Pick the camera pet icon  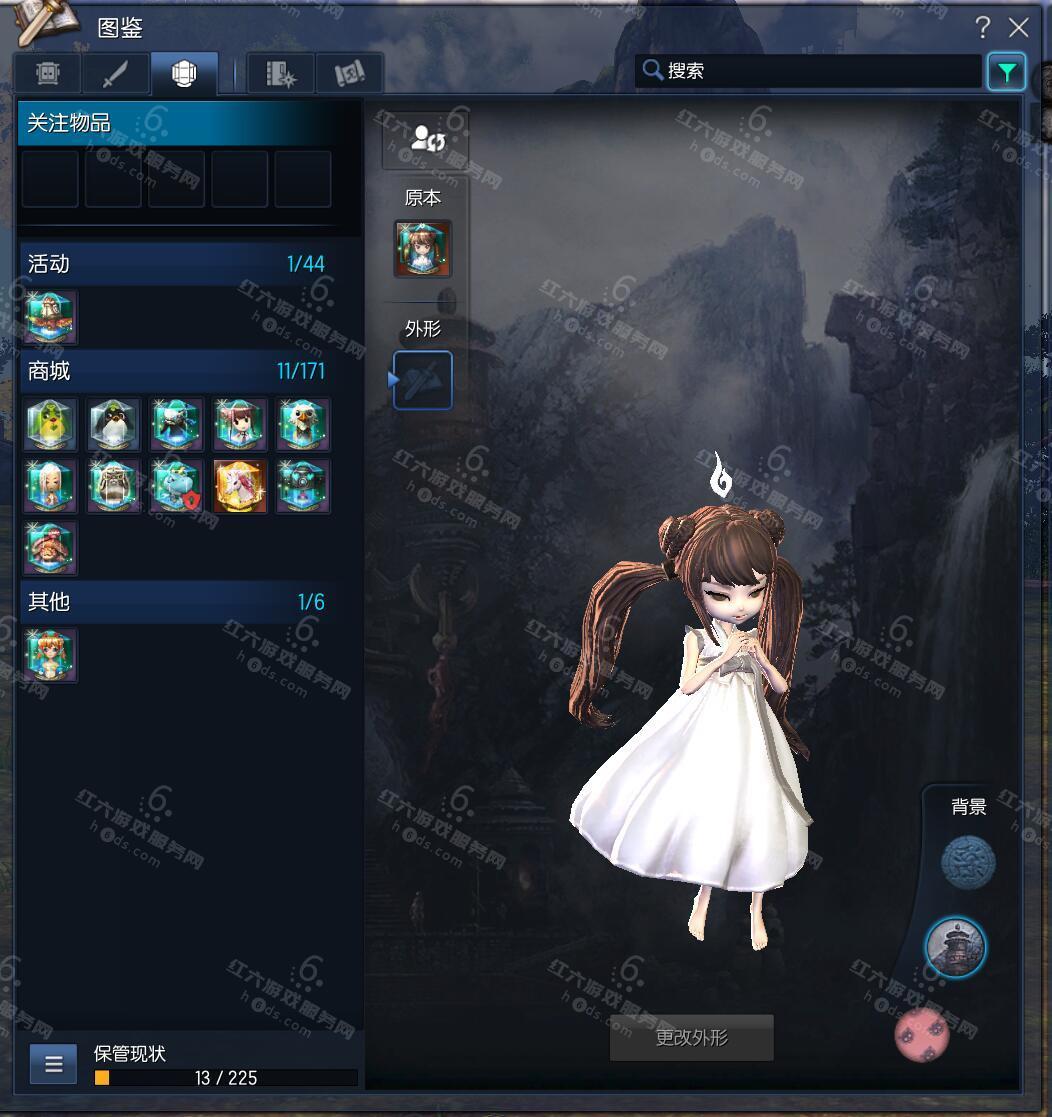click(303, 486)
